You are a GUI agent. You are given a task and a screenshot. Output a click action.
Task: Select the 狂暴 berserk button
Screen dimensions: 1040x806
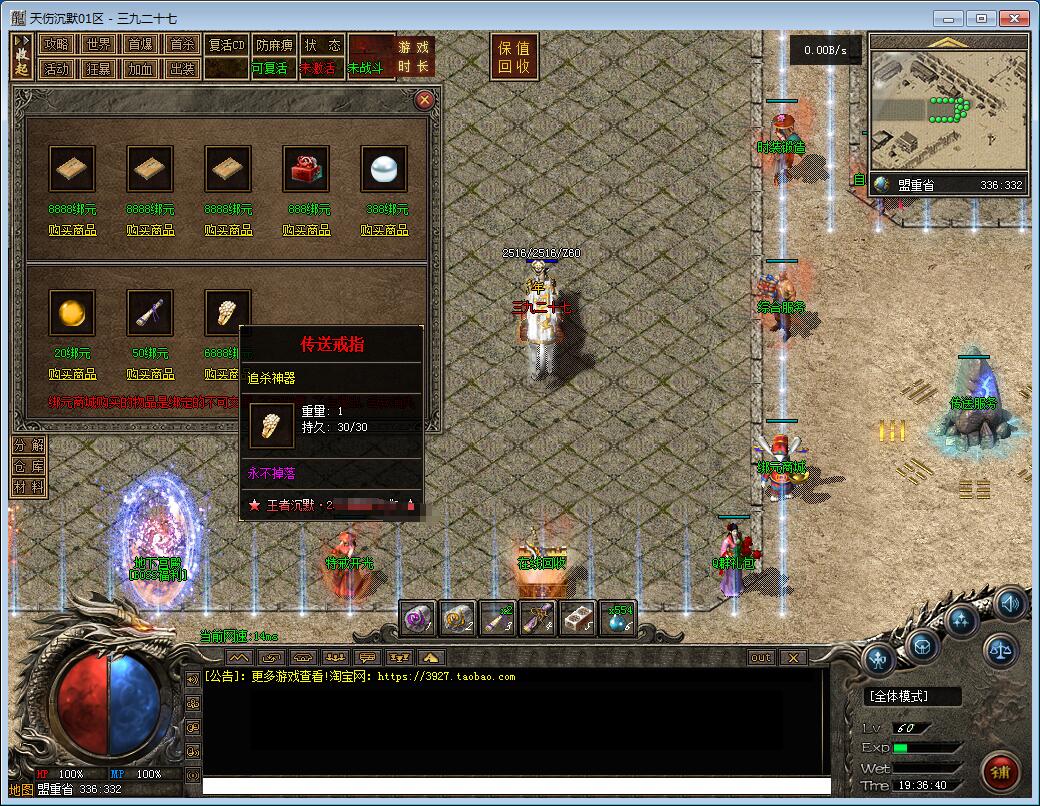coord(98,69)
